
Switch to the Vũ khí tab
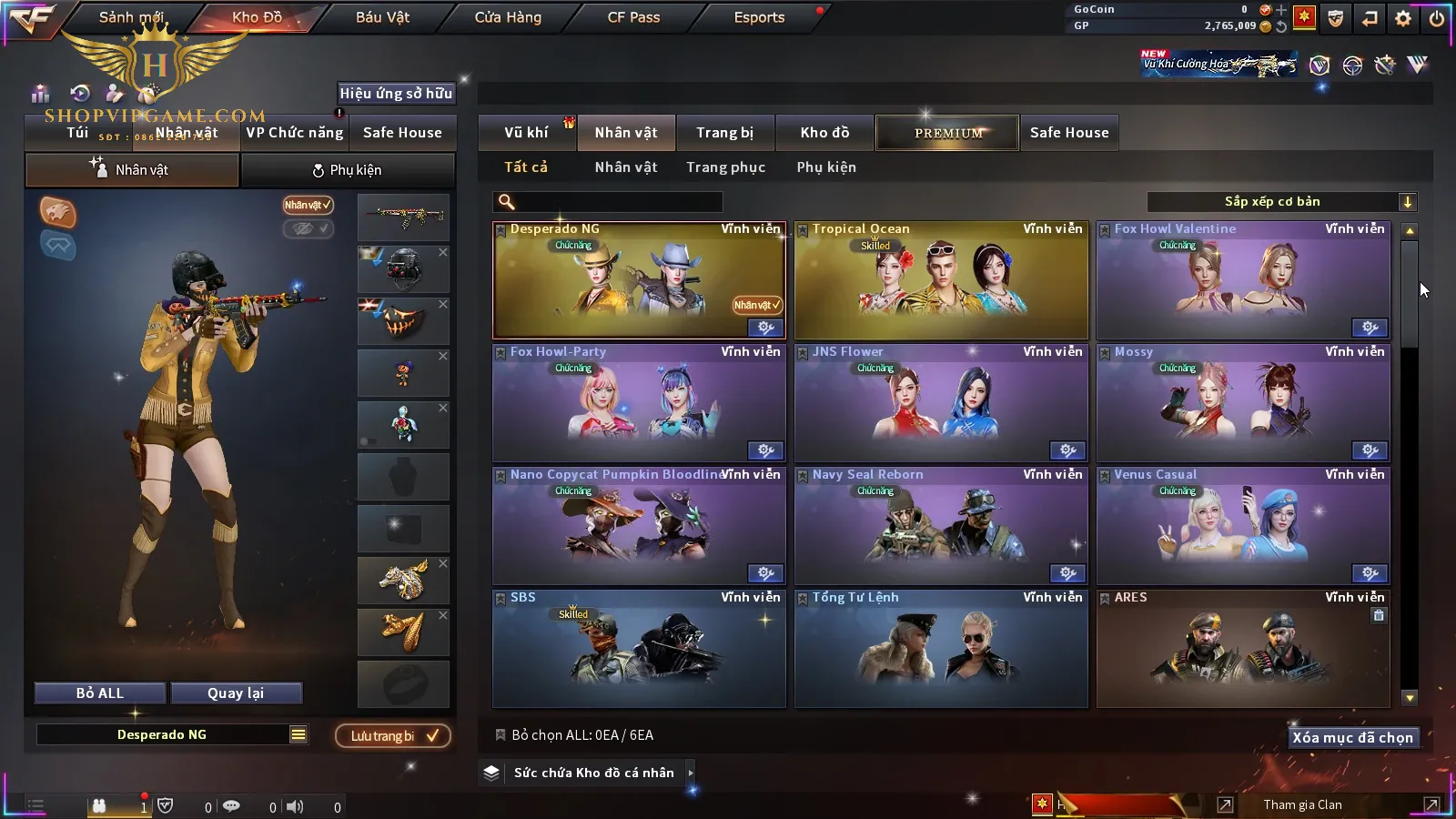[526, 133]
